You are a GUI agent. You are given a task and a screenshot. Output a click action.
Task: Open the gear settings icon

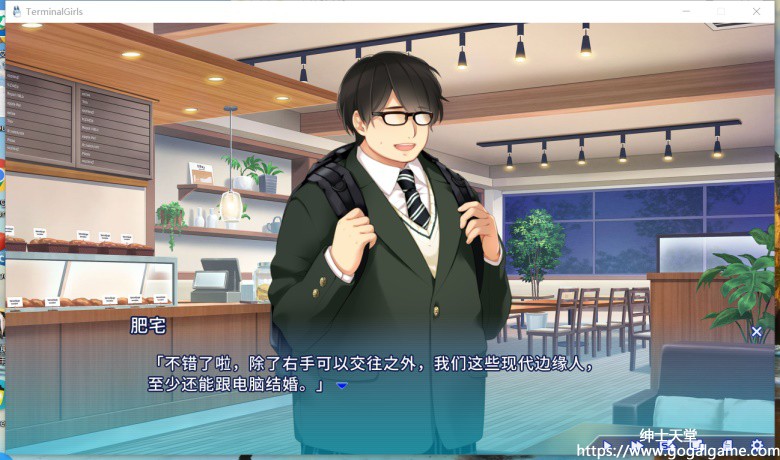(x=755, y=446)
